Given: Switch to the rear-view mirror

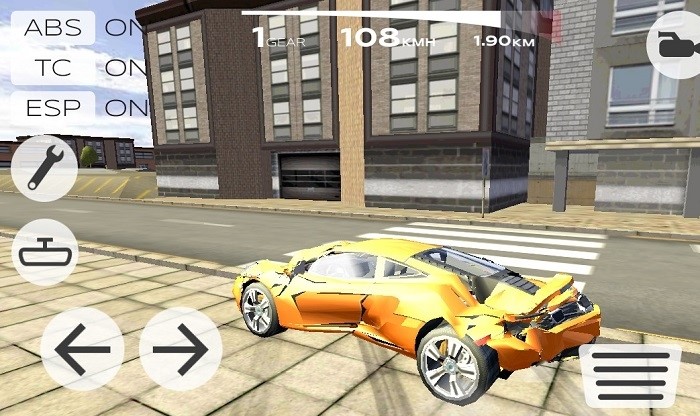Looking at the screenshot, I should 46,252.
